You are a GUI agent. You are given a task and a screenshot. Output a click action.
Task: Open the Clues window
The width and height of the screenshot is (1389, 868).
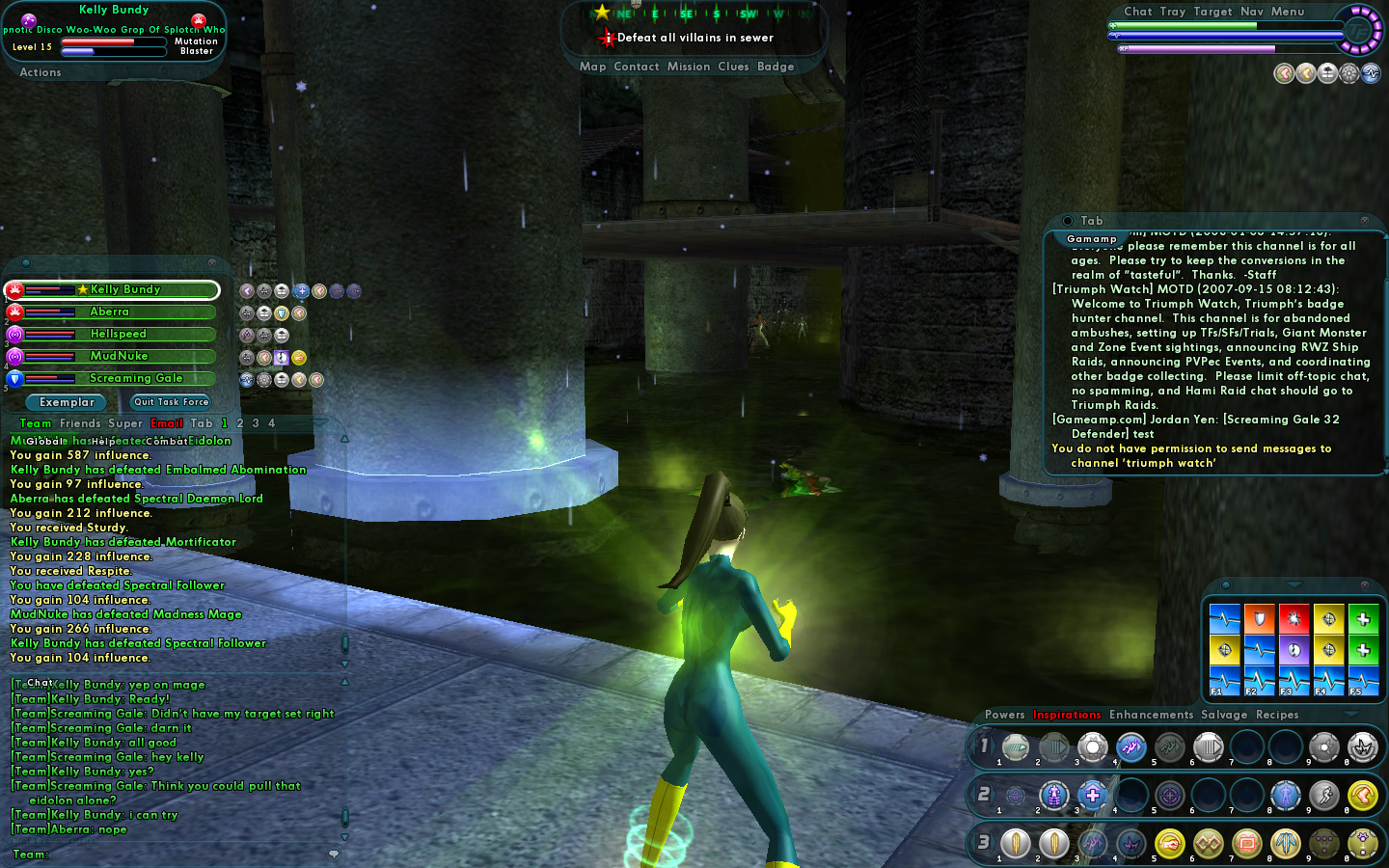coord(733,67)
